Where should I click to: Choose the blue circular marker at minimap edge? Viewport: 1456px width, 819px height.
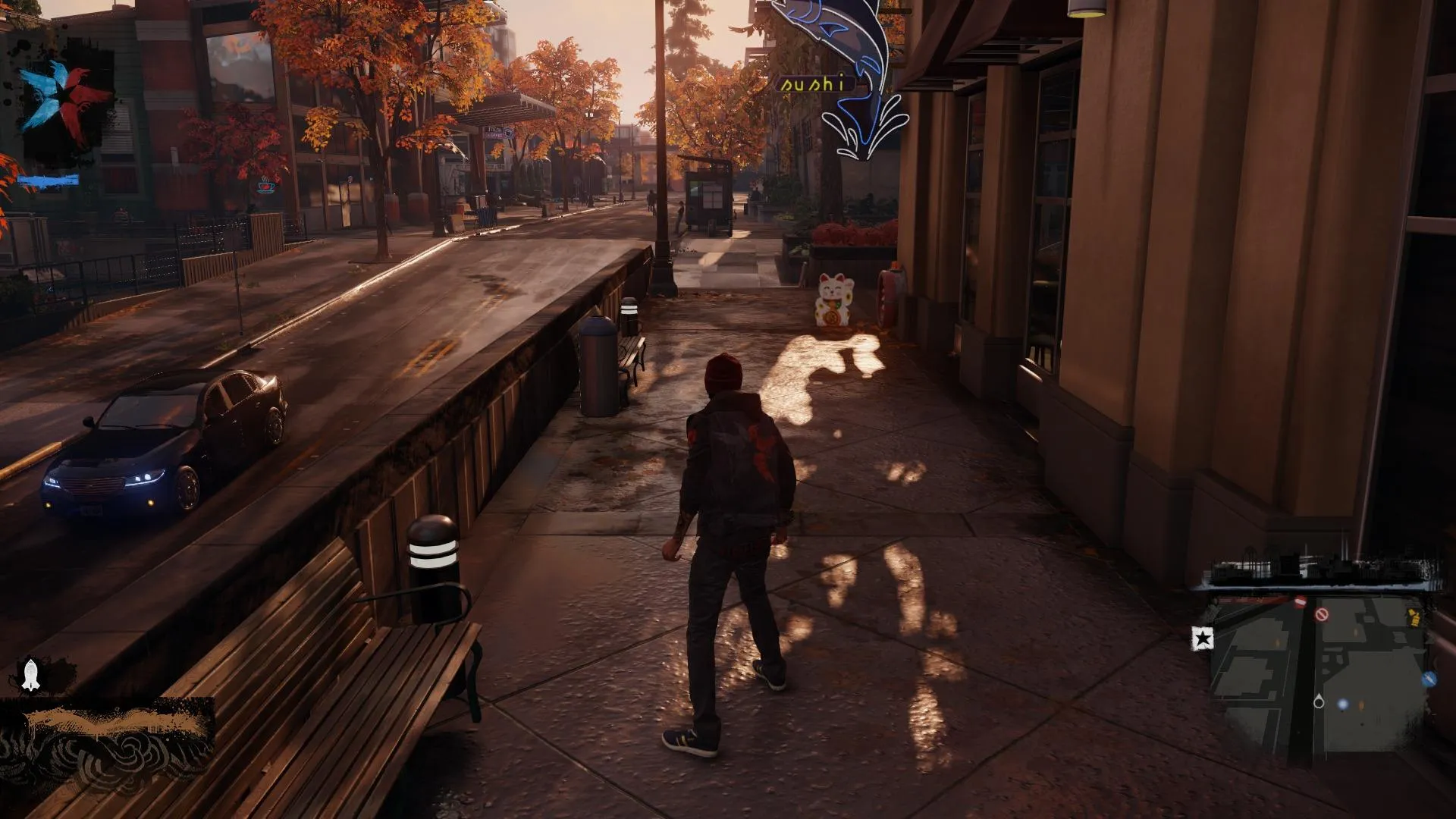pos(1429,679)
